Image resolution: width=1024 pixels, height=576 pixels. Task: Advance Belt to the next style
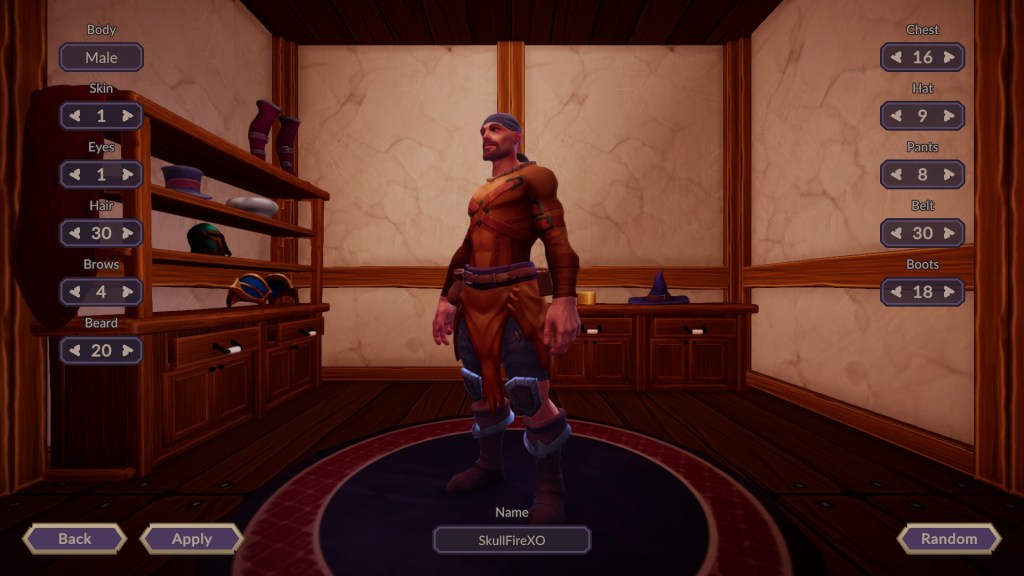tap(949, 234)
